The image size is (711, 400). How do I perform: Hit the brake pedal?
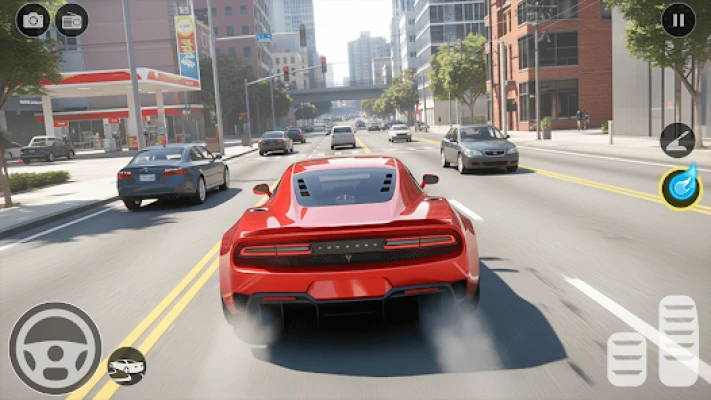pyautogui.click(x=627, y=359)
